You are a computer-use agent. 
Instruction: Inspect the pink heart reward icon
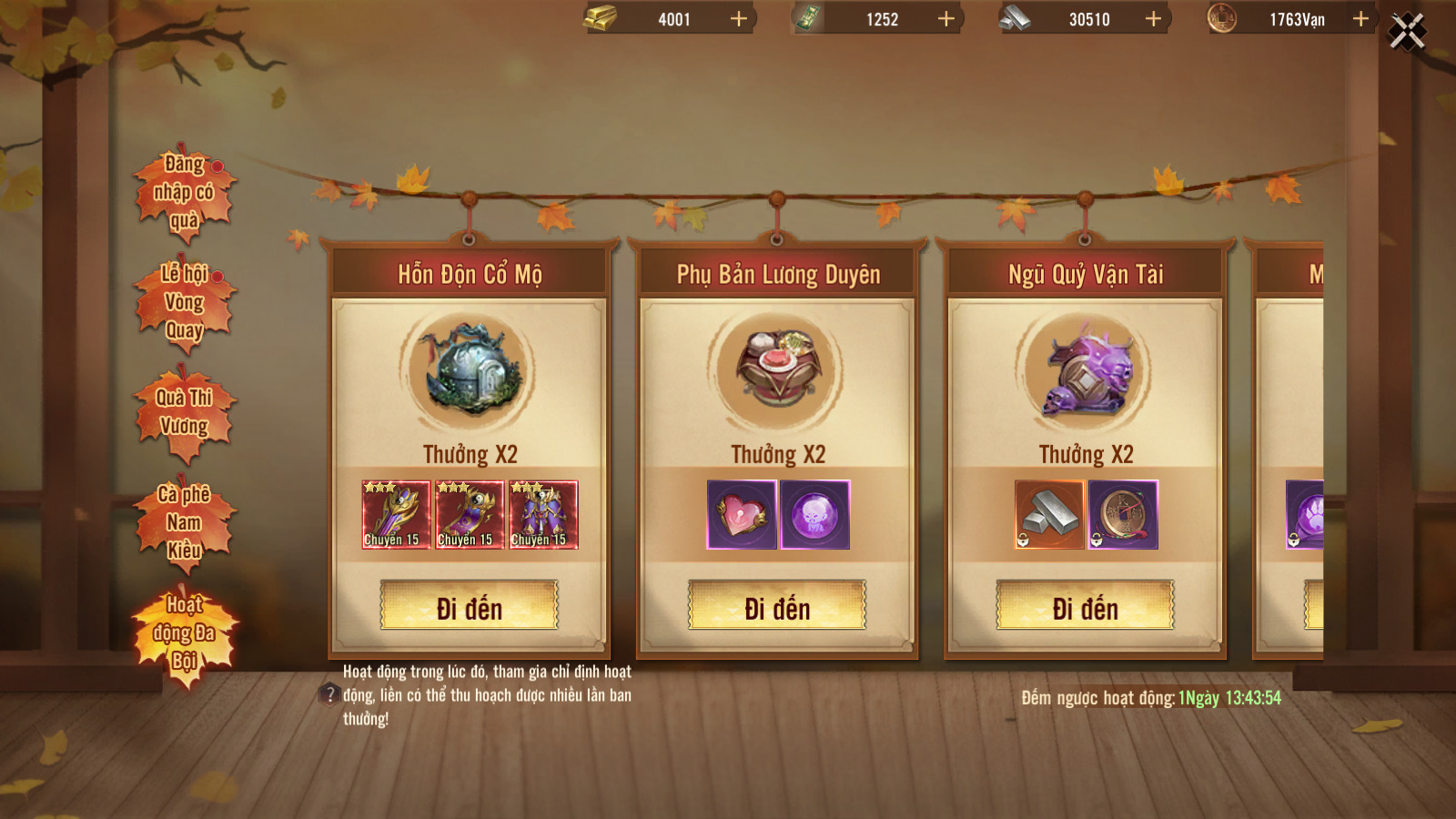tap(742, 515)
